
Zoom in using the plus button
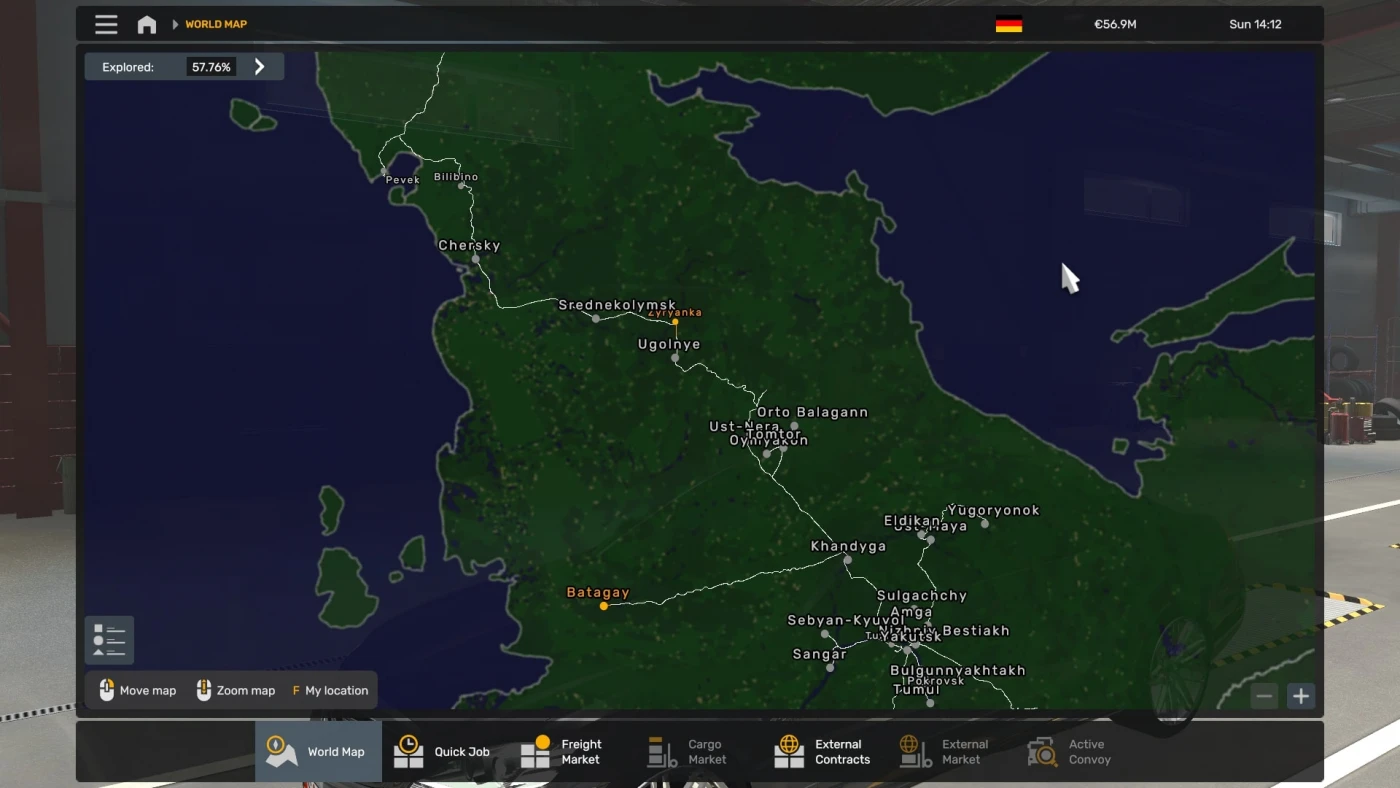pos(1300,695)
